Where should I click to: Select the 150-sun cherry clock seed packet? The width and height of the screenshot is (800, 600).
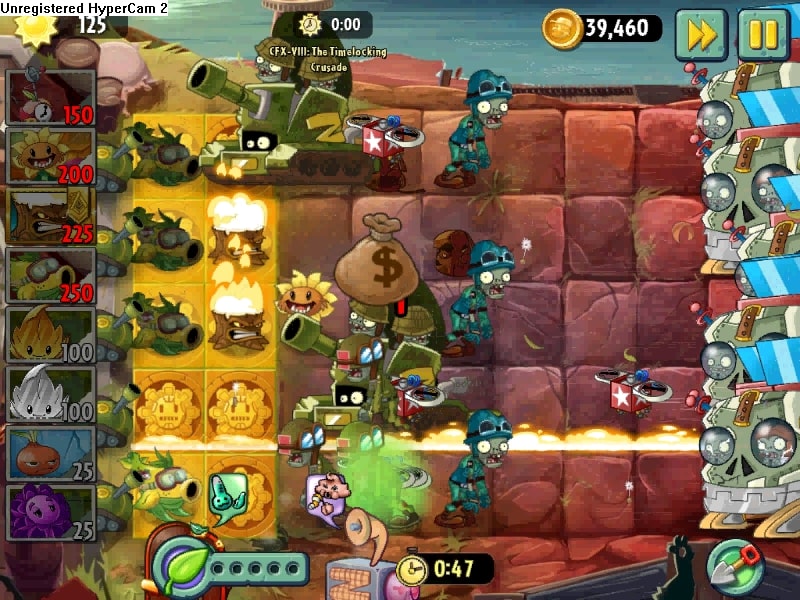[x=52, y=98]
